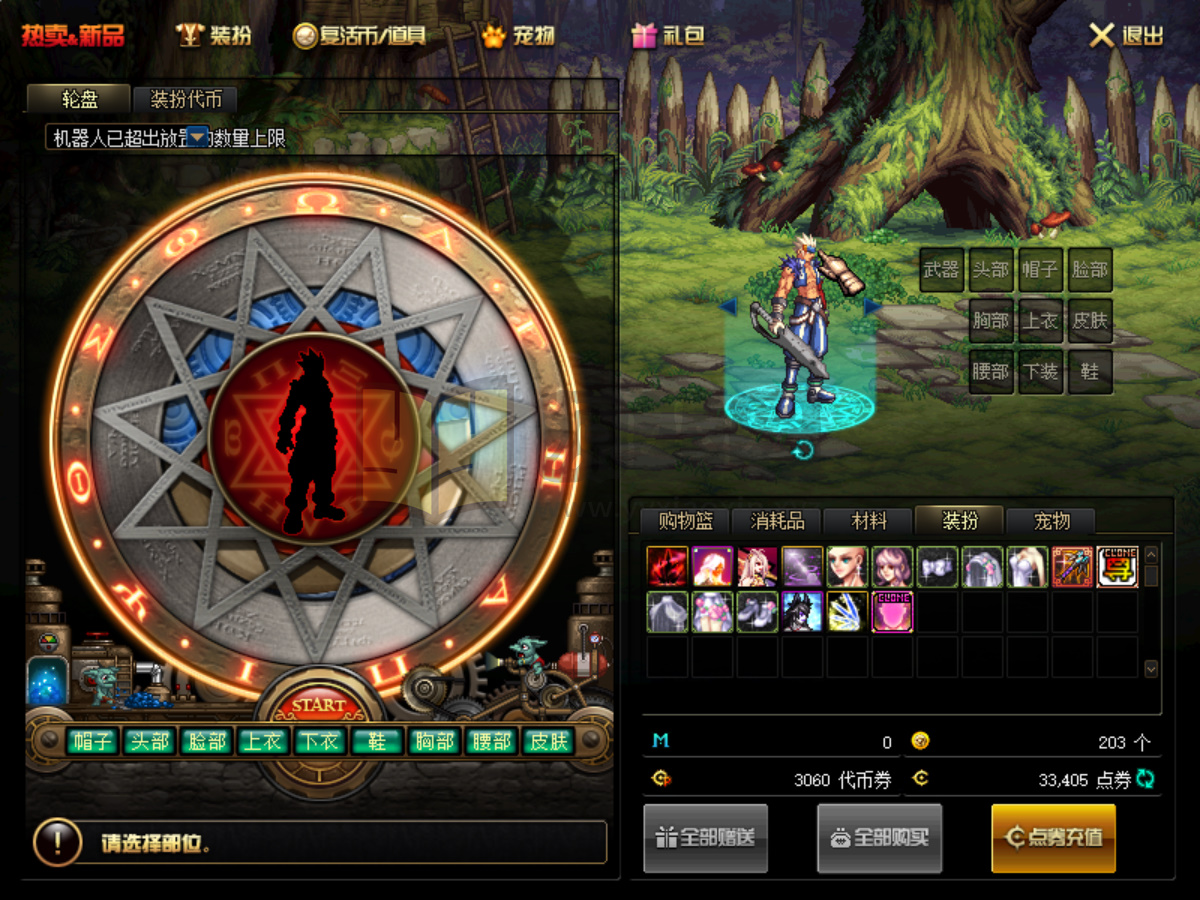Open the 宠物 shop menu
The width and height of the screenshot is (1200, 900).
click(x=518, y=36)
